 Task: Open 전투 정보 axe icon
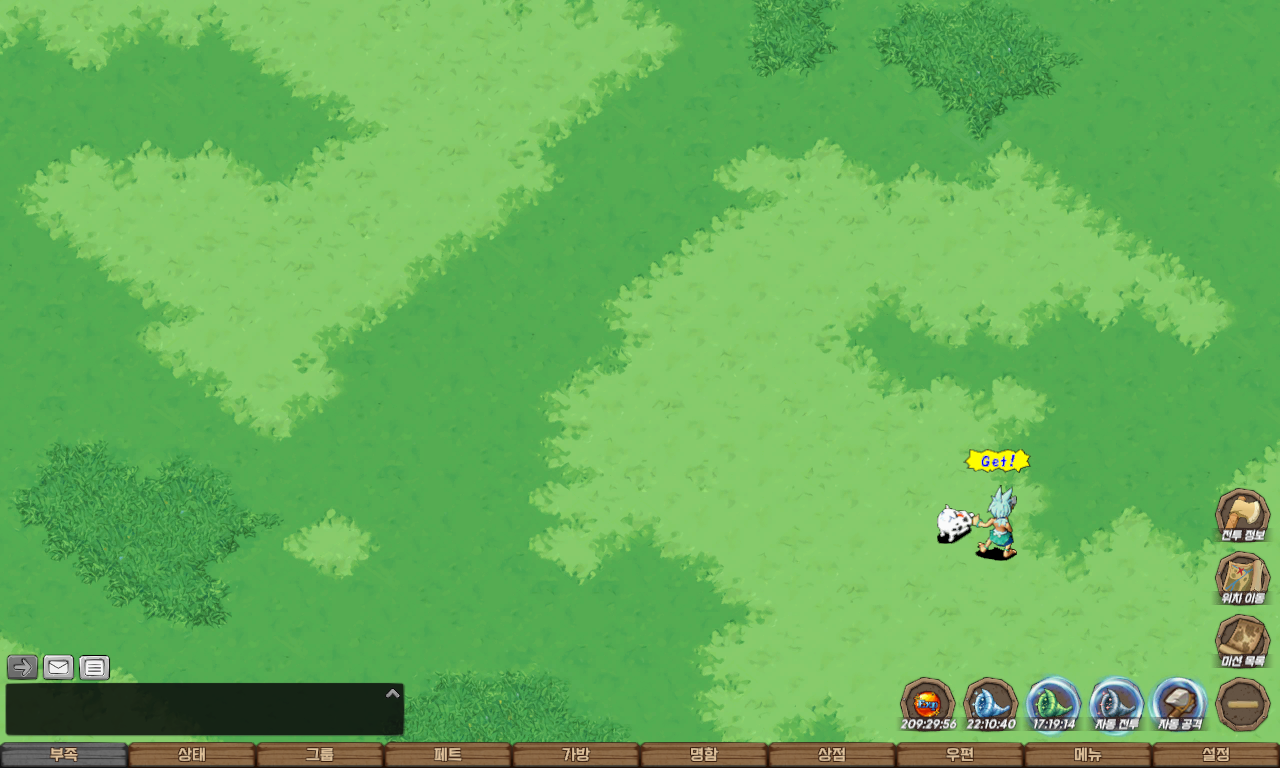(x=1242, y=514)
